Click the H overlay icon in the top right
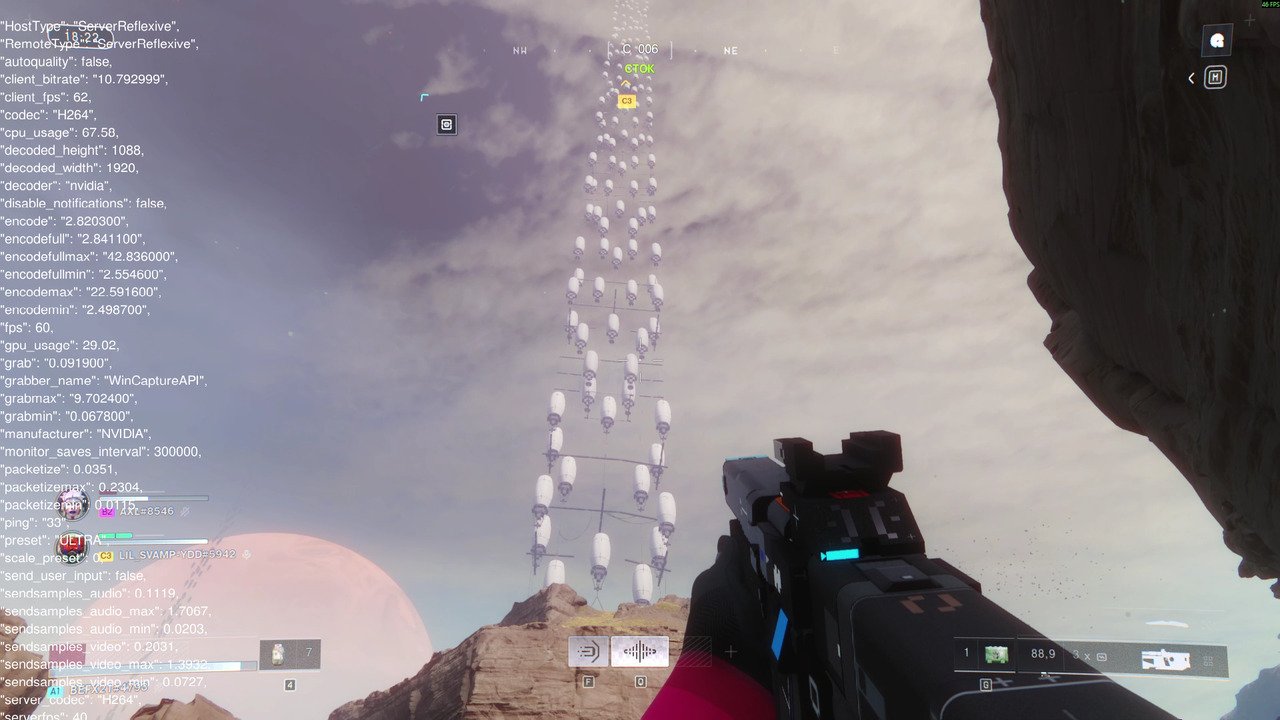1280x720 pixels. pyautogui.click(x=1213, y=77)
